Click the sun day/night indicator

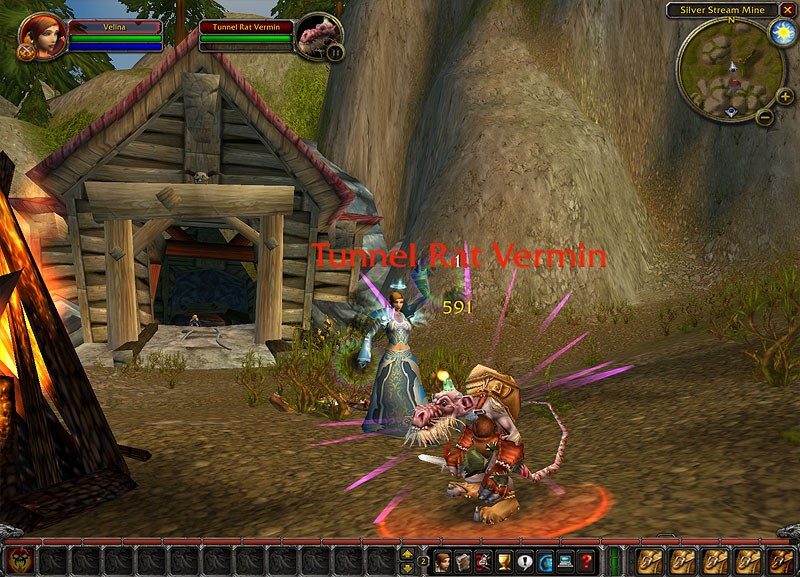pos(780,32)
